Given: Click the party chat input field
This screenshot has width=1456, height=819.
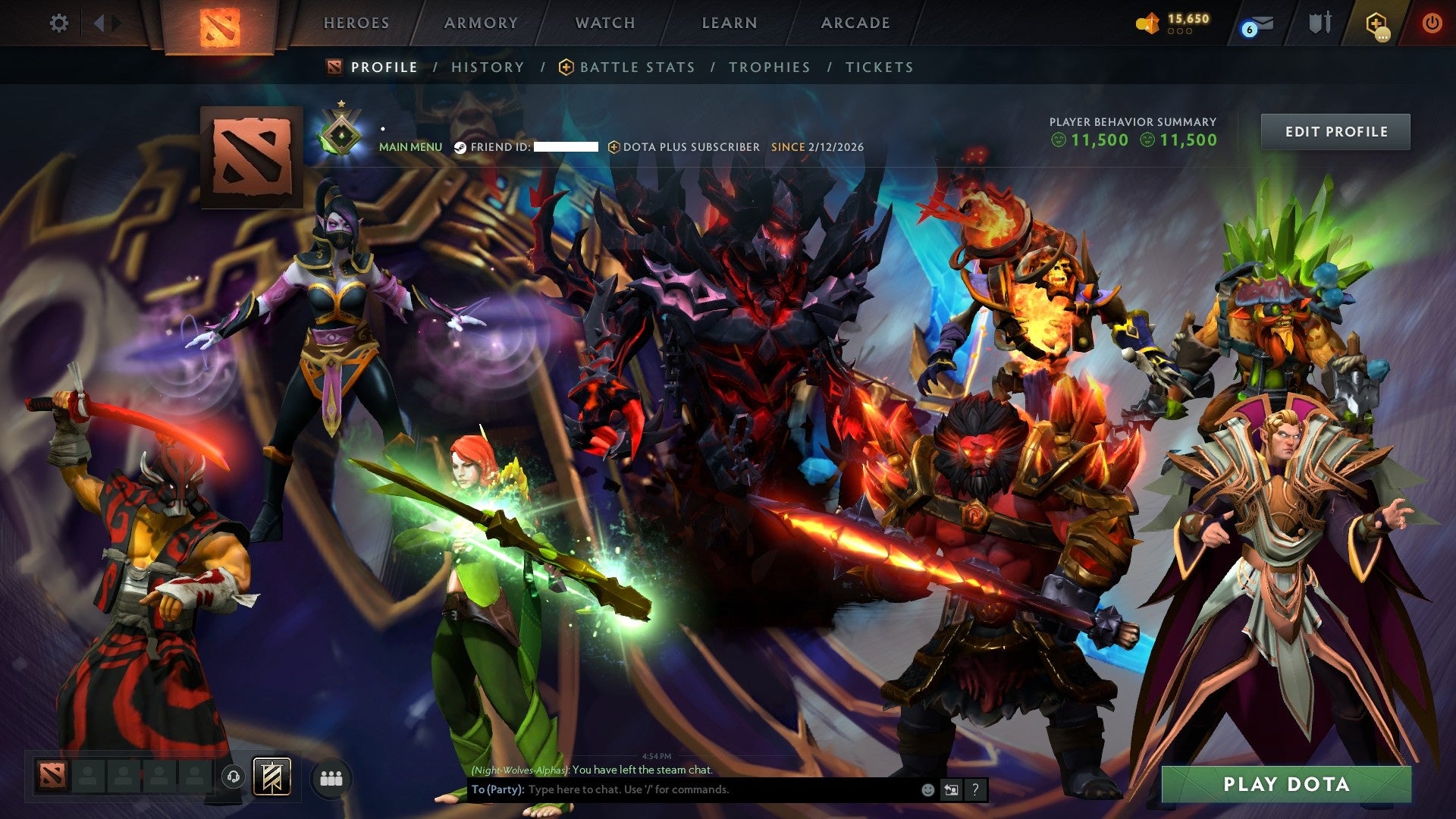Looking at the screenshot, I should [x=682, y=789].
